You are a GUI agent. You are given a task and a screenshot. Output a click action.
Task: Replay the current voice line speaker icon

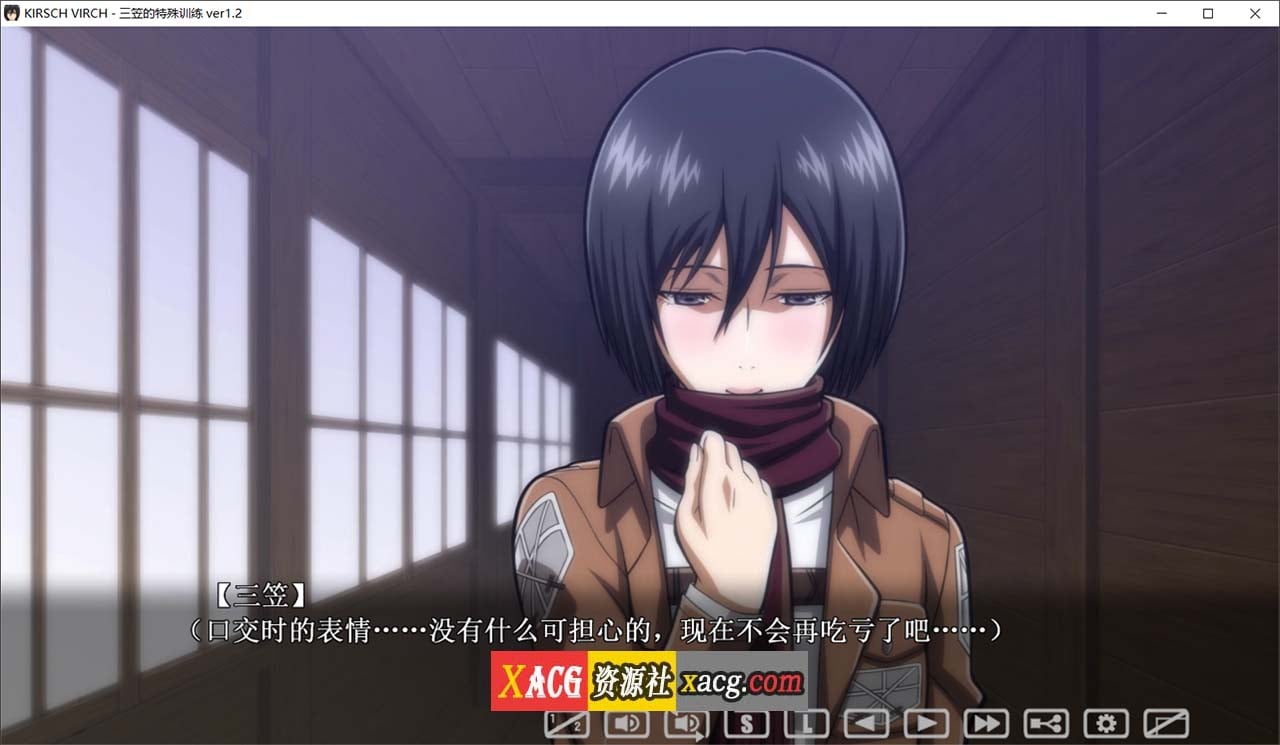(627, 722)
